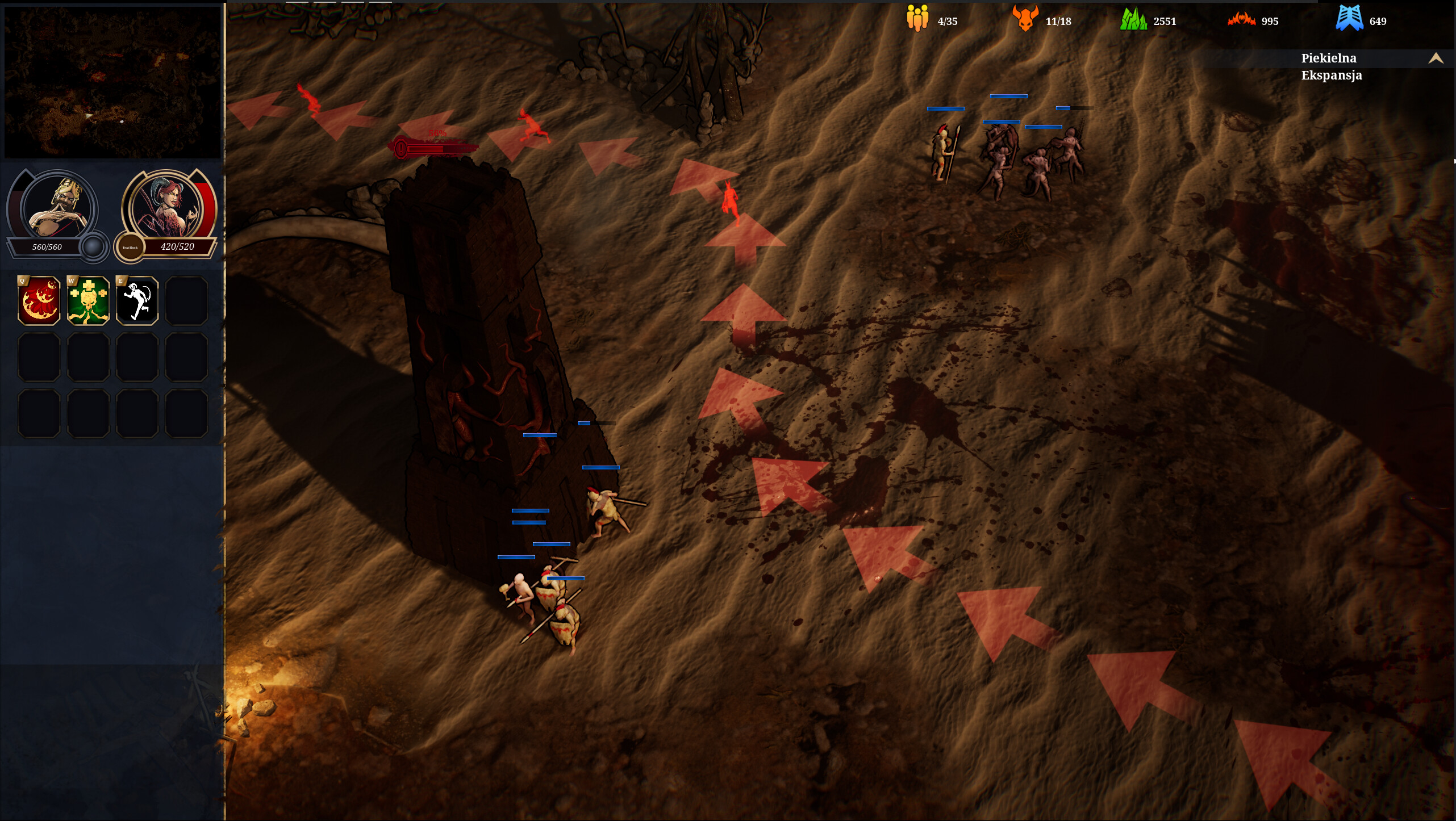Cast the W green skull healing ability
This screenshot has height=821, width=1456.
[x=87, y=300]
